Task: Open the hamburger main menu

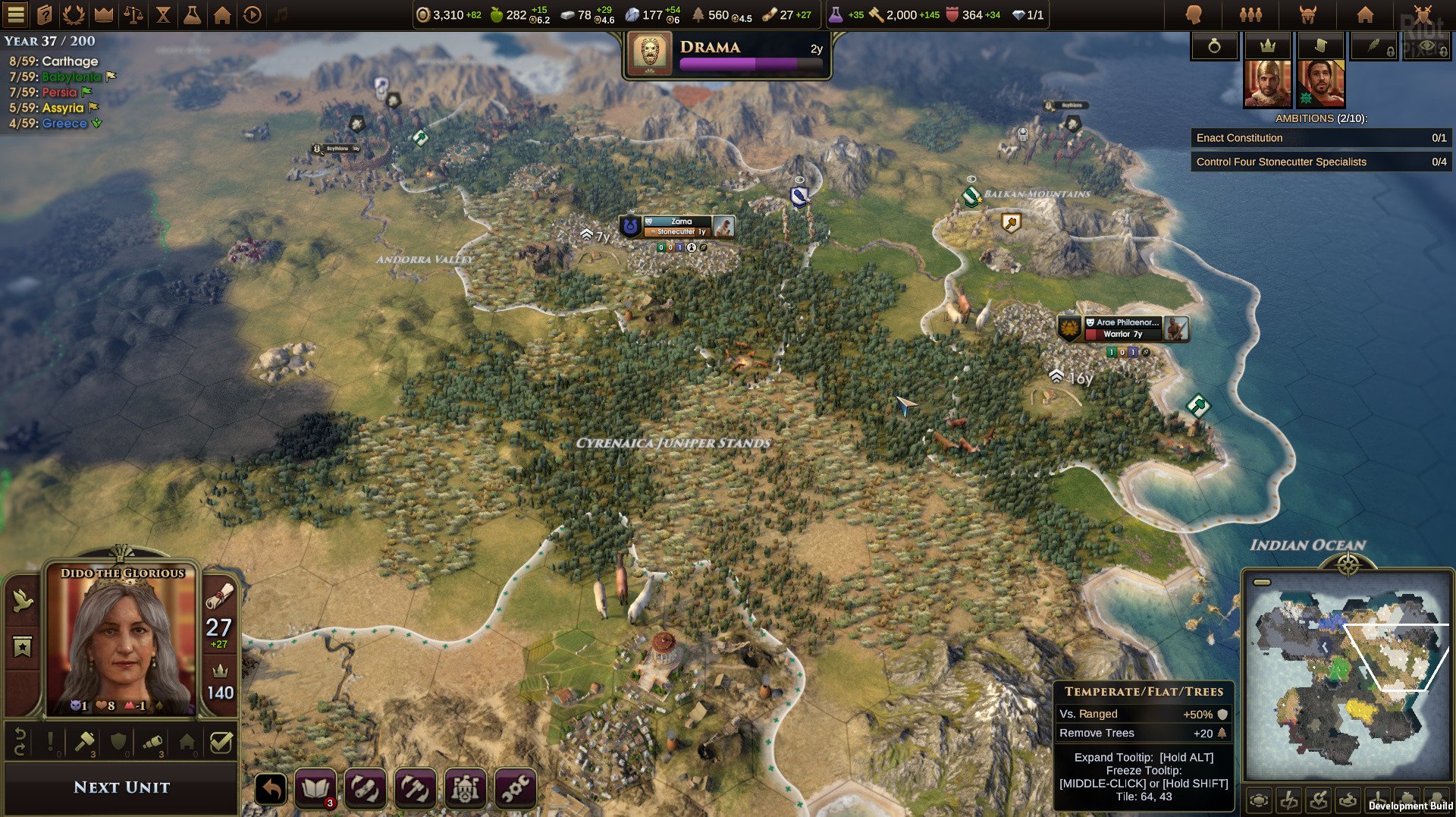Action: [x=16, y=14]
